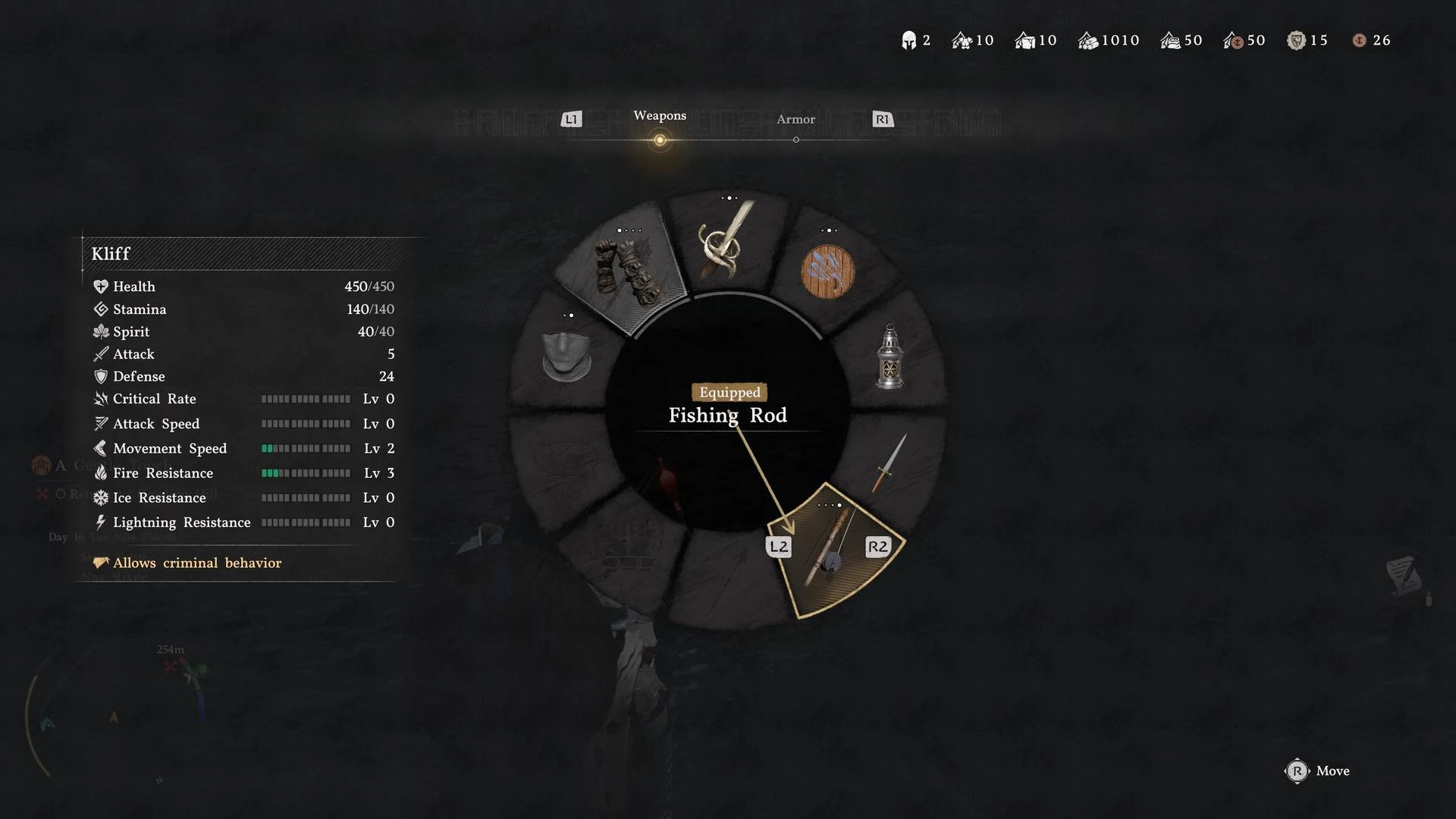Select the face mask slot
1456x819 pixels.
pyautogui.click(x=566, y=355)
